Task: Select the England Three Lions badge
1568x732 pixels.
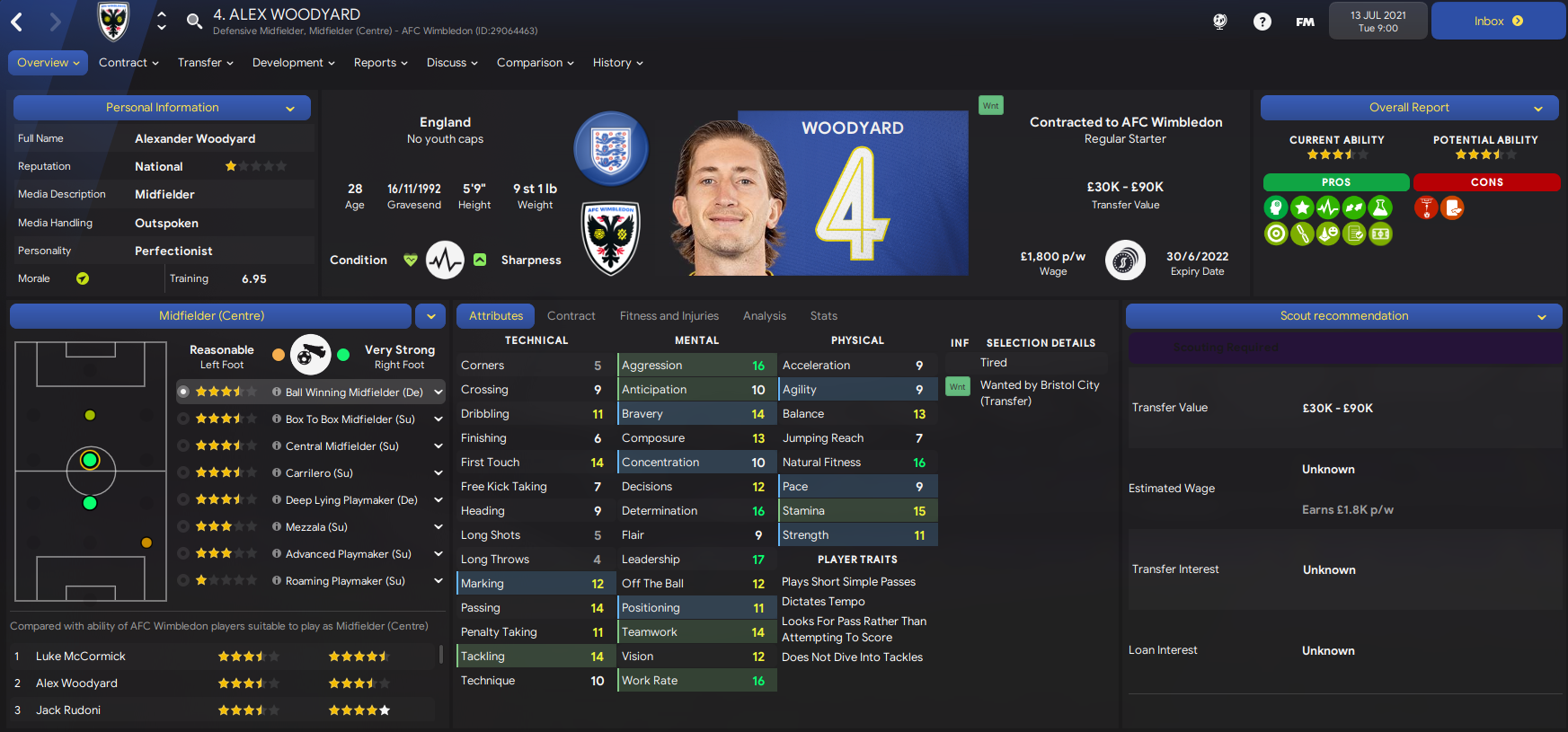Action: (611, 149)
